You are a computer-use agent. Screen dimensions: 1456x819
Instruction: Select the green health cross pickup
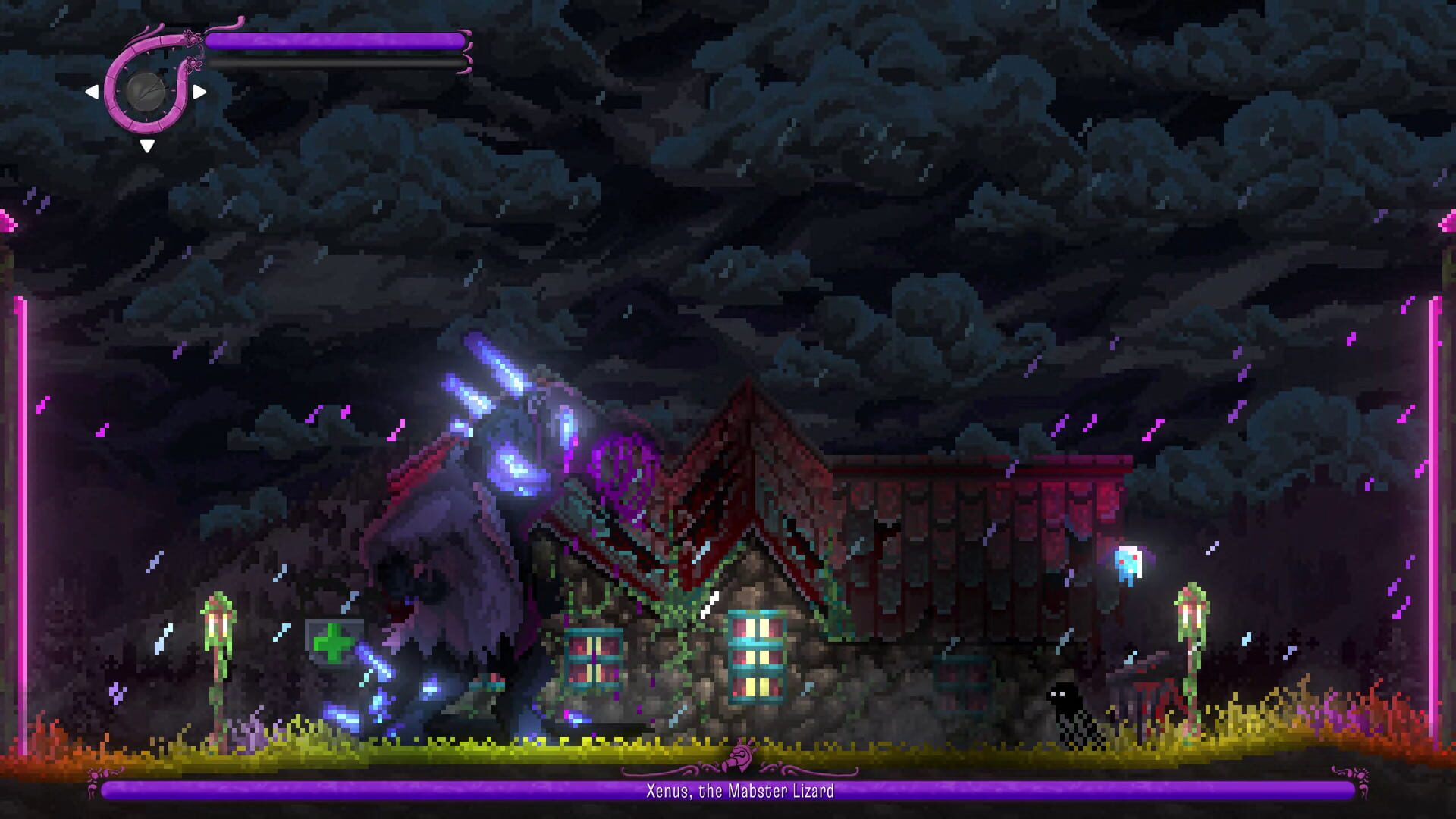click(x=334, y=643)
